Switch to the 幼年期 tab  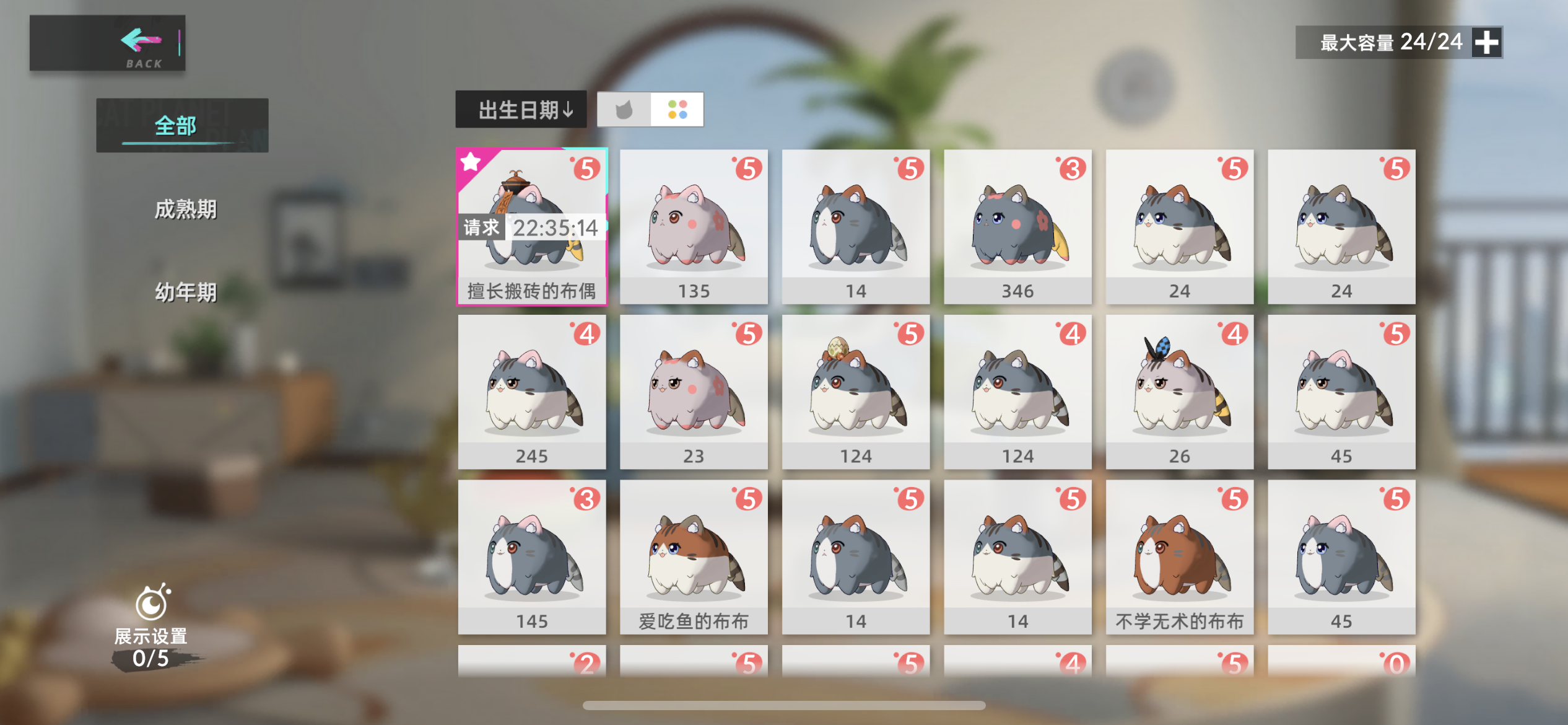pyautogui.click(x=186, y=291)
